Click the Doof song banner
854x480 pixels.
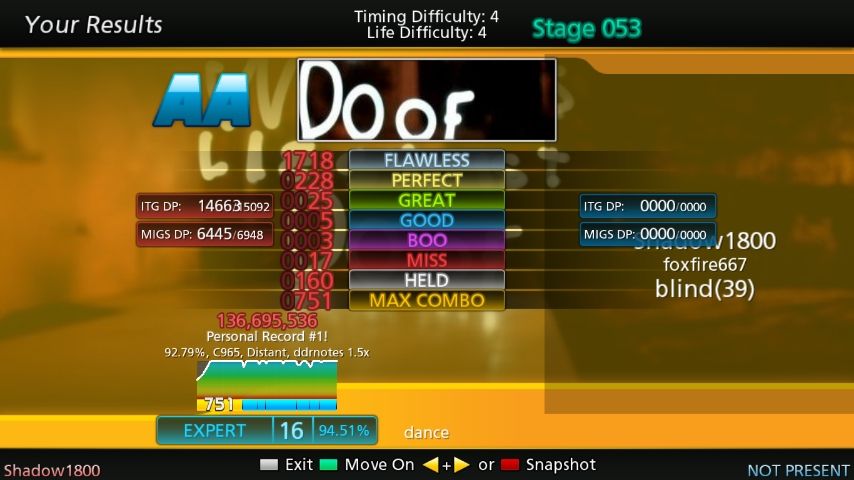click(x=426, y=100)
